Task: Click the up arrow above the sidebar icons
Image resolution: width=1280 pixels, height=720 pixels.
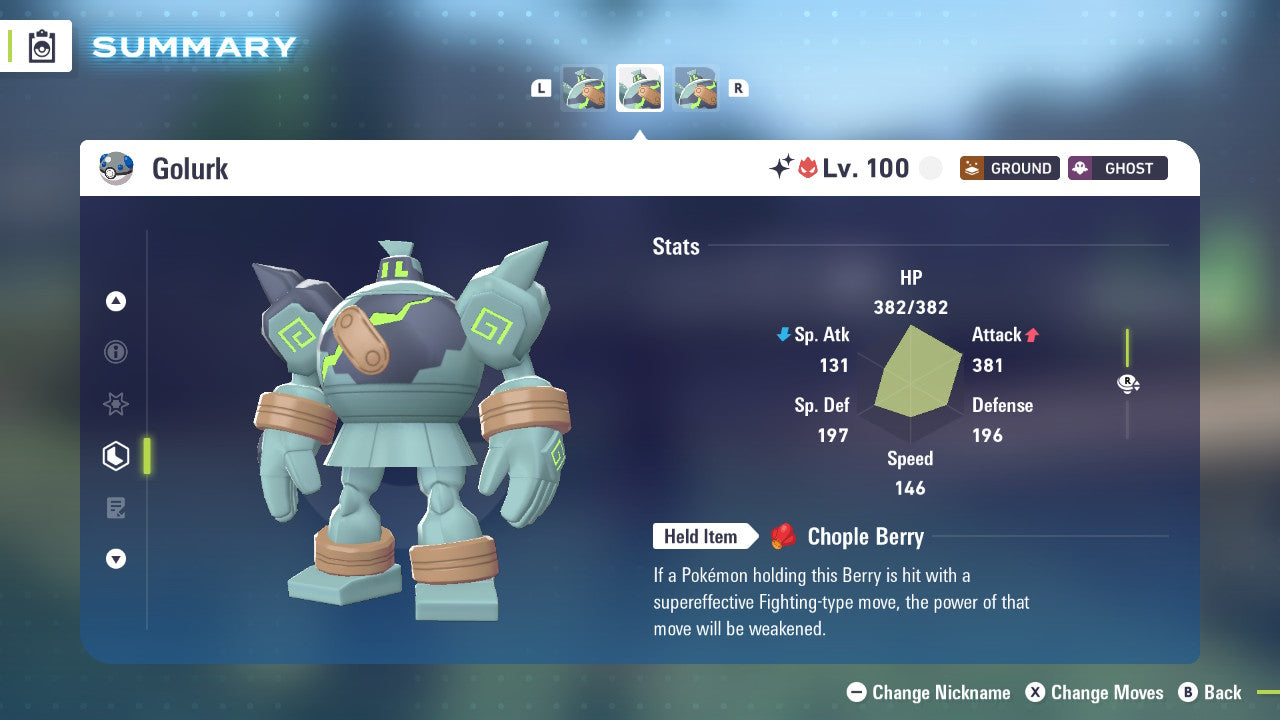Action: (115, 301)
